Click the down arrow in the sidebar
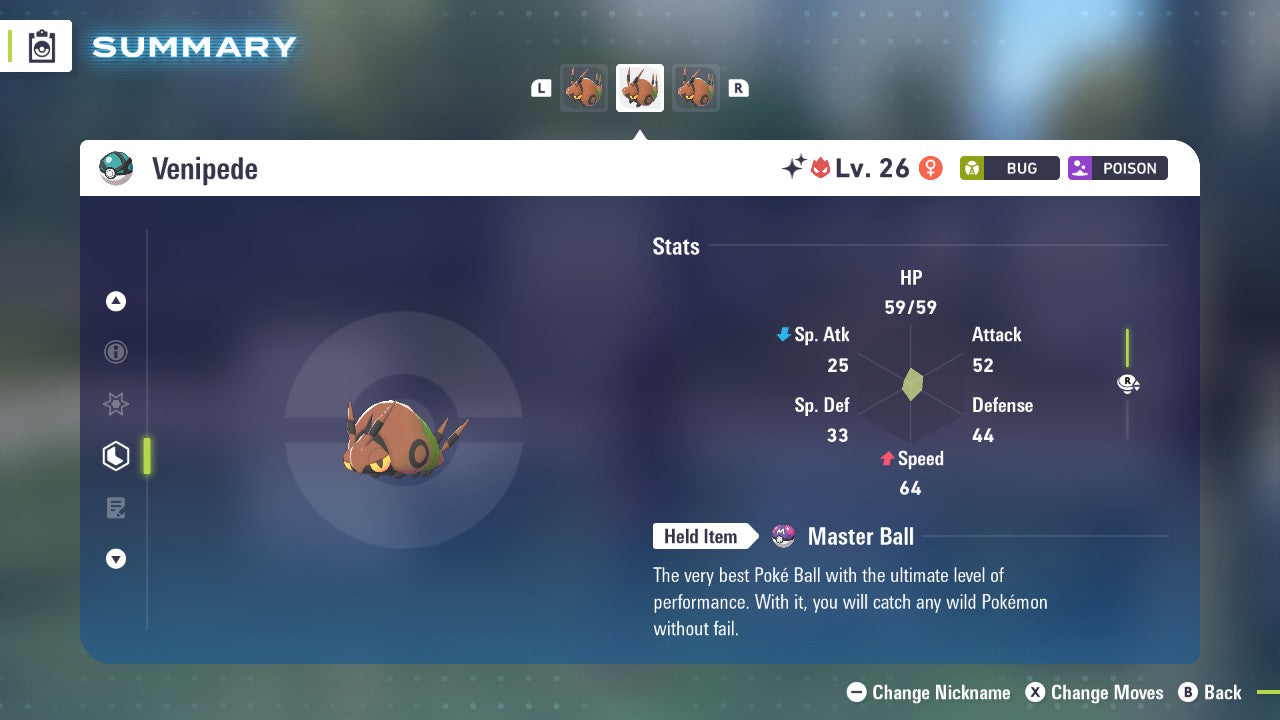The width and height of the screenshot is (1280, 720). 116,559
